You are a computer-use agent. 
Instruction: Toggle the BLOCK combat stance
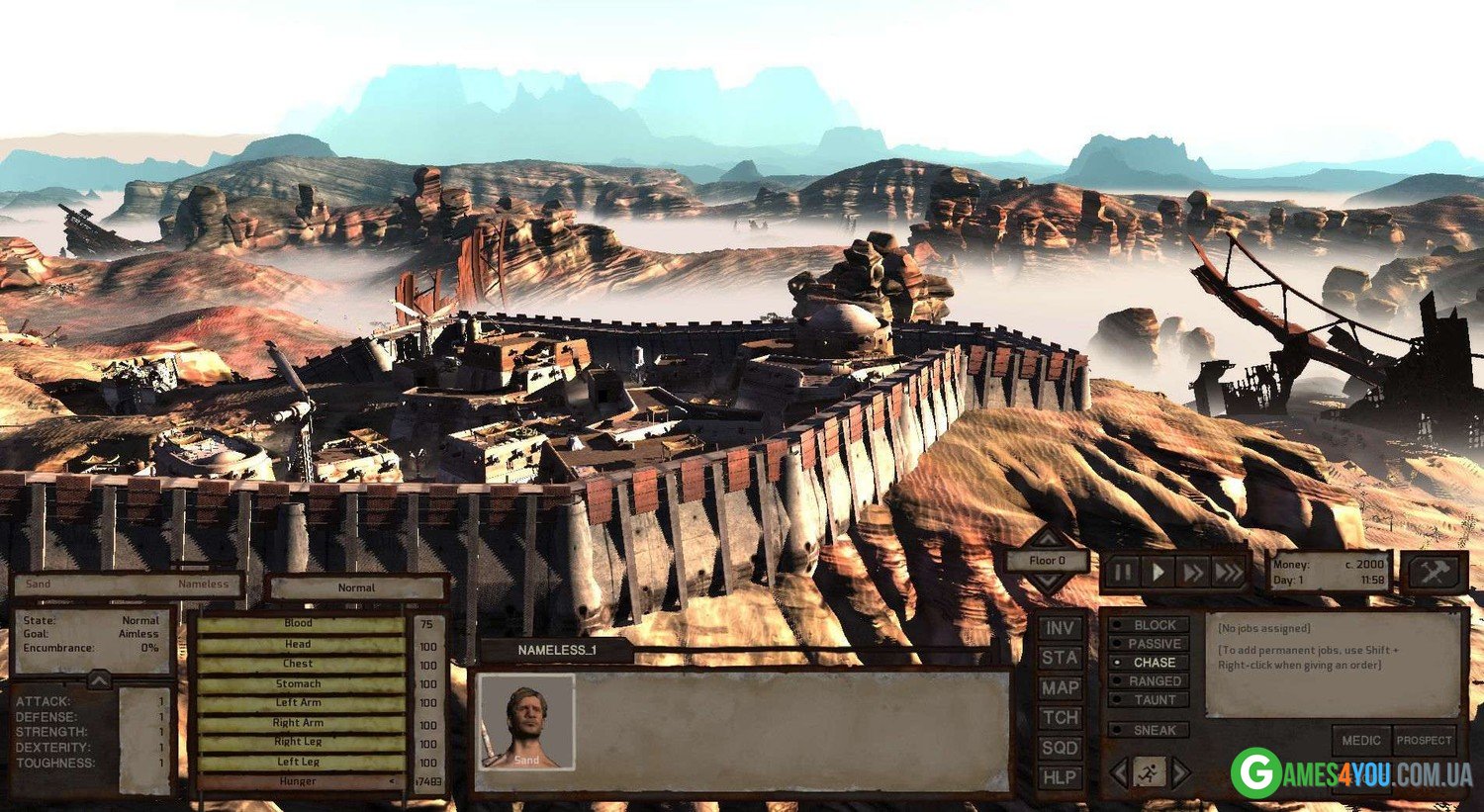point(1149,625)
